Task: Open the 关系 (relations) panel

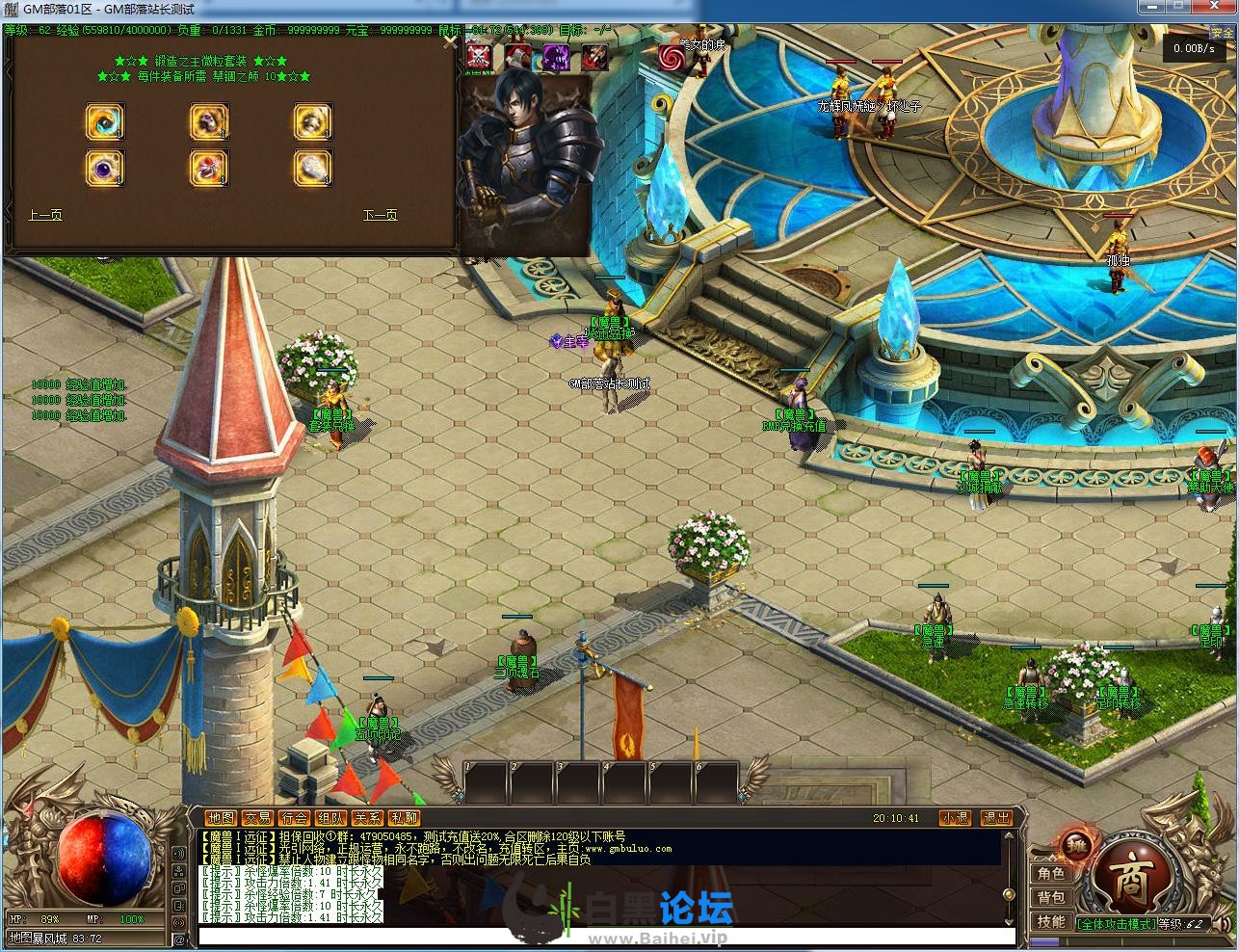Action: click(x=366, y=818)
